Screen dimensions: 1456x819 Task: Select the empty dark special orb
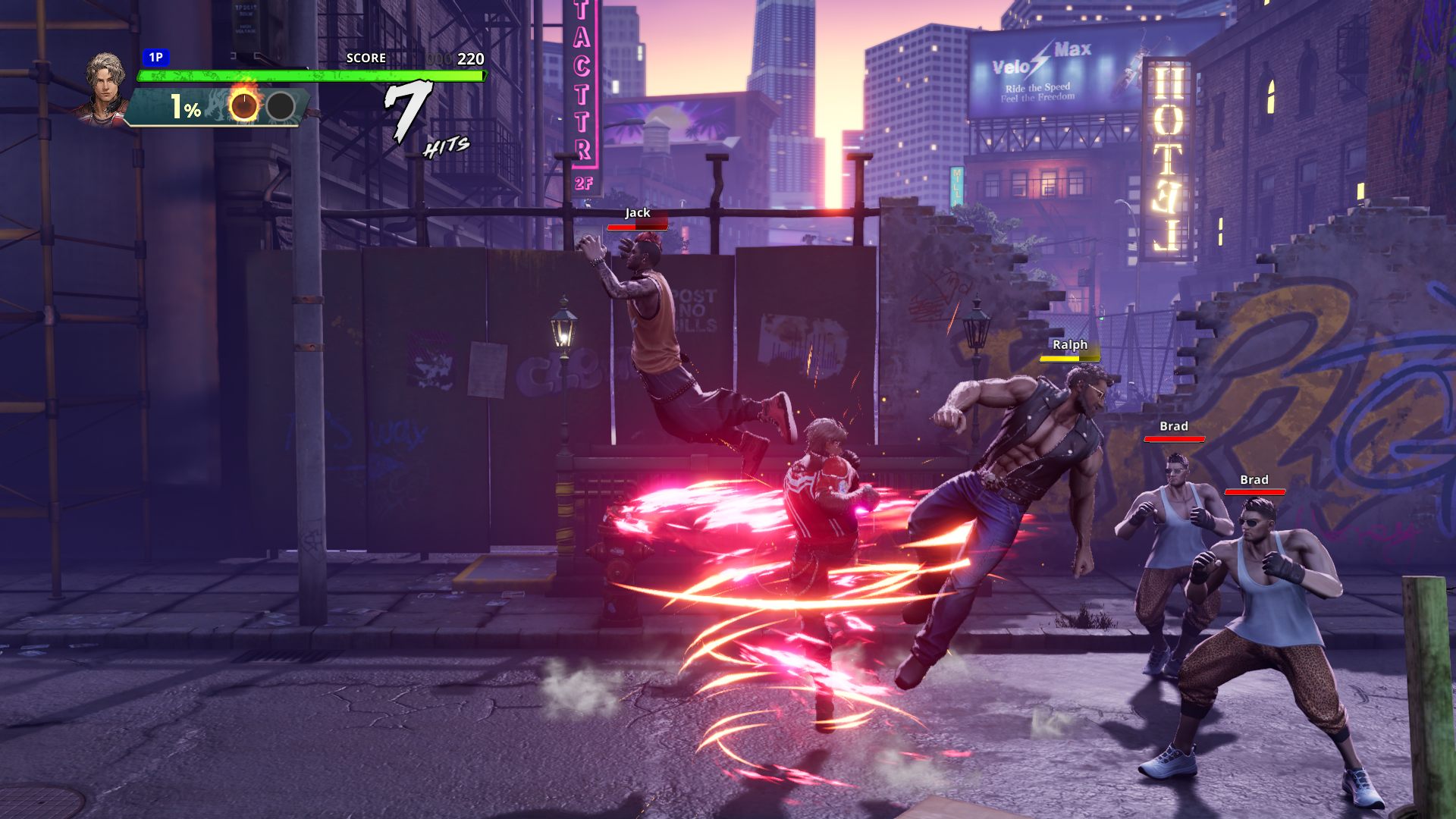coord(281,106)
